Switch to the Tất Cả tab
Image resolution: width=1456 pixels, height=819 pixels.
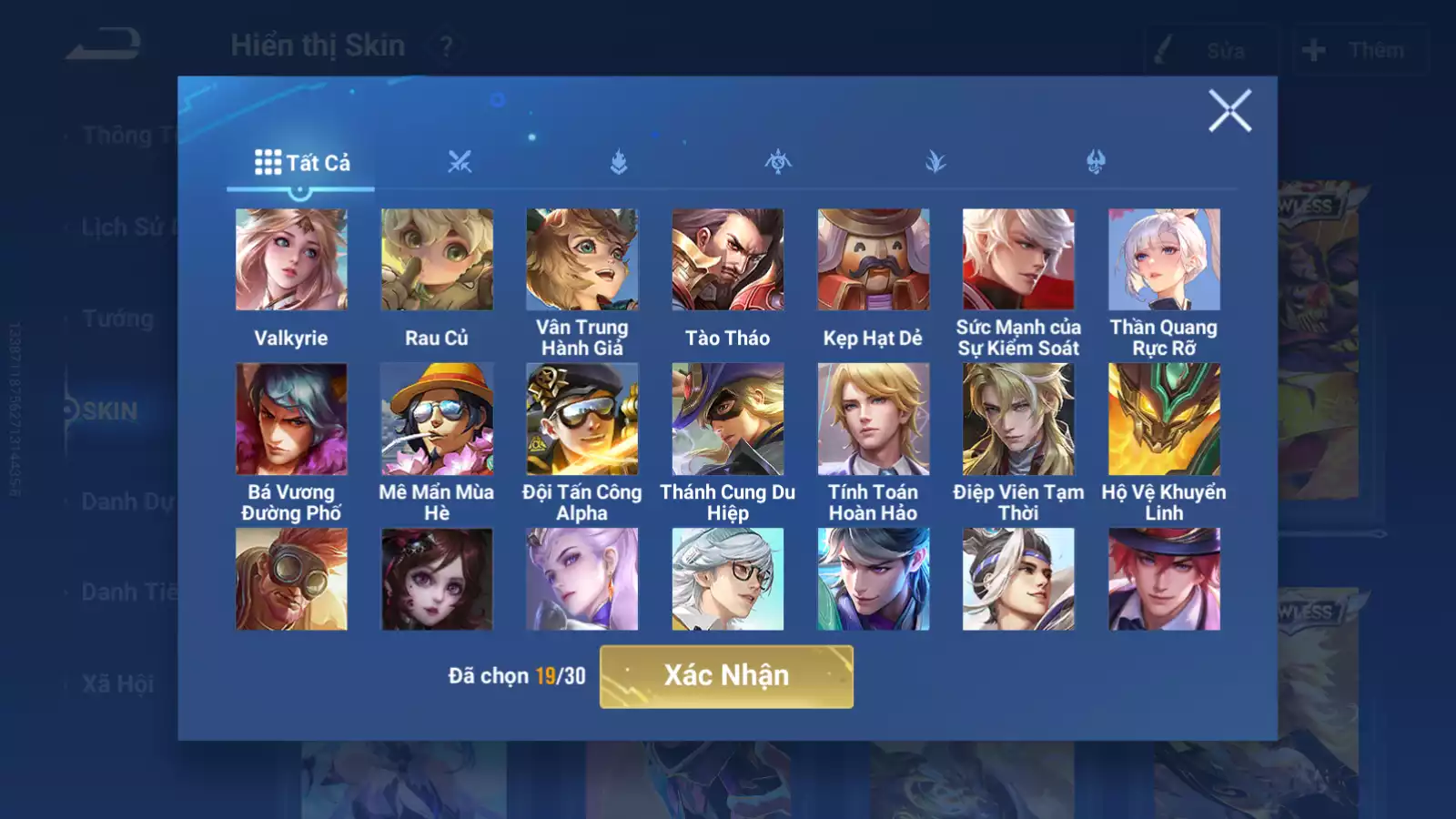(301, 163)
